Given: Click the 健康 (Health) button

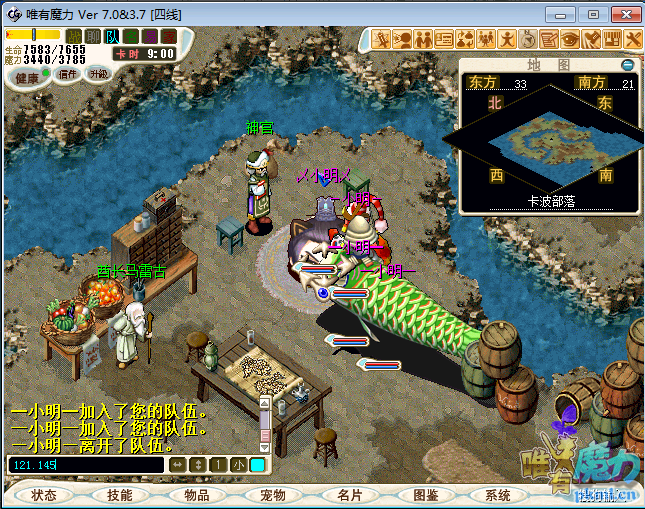Looking at the screenshot, I should coord(27,77).
